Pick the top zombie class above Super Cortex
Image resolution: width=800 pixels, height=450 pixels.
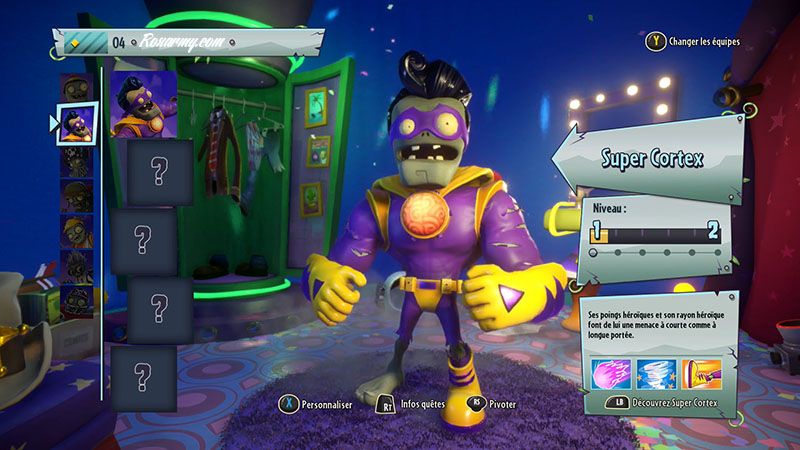[x=76, y=85]
